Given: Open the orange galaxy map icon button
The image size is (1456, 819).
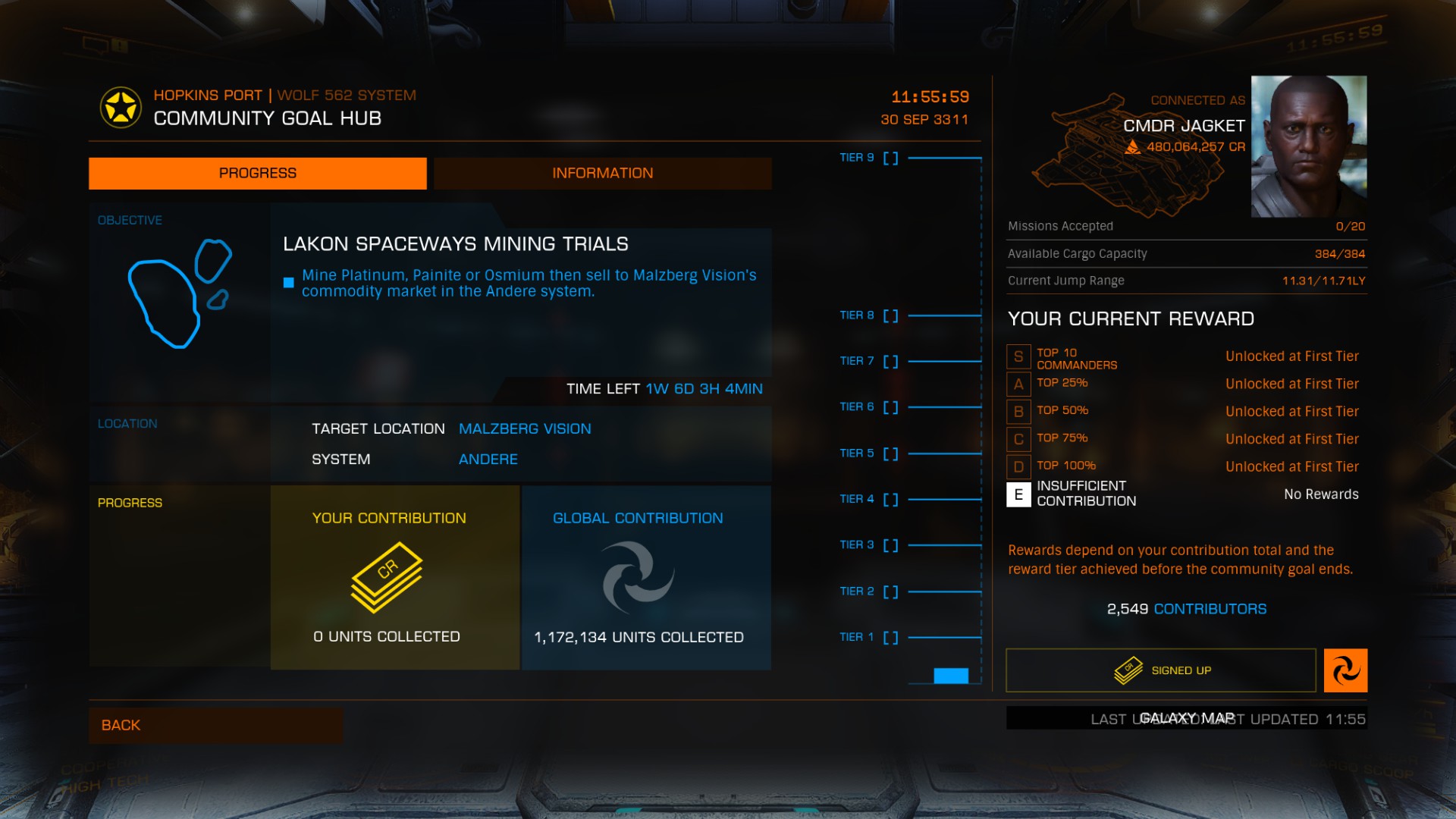Looking at the screenshot, I should (1345, 670).
